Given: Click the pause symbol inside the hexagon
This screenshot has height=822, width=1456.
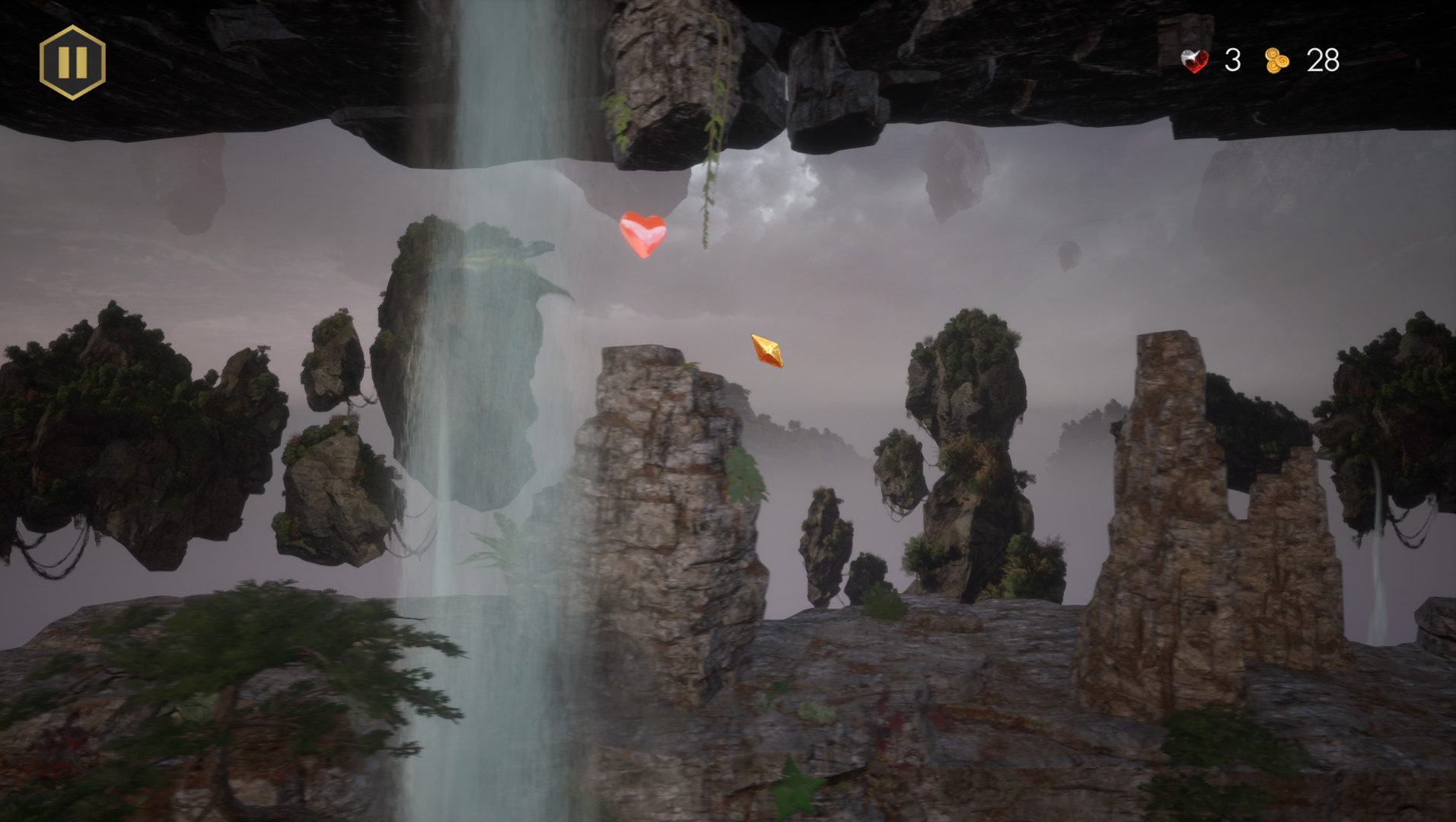Looking at the screenshot, I should [71, 62].
